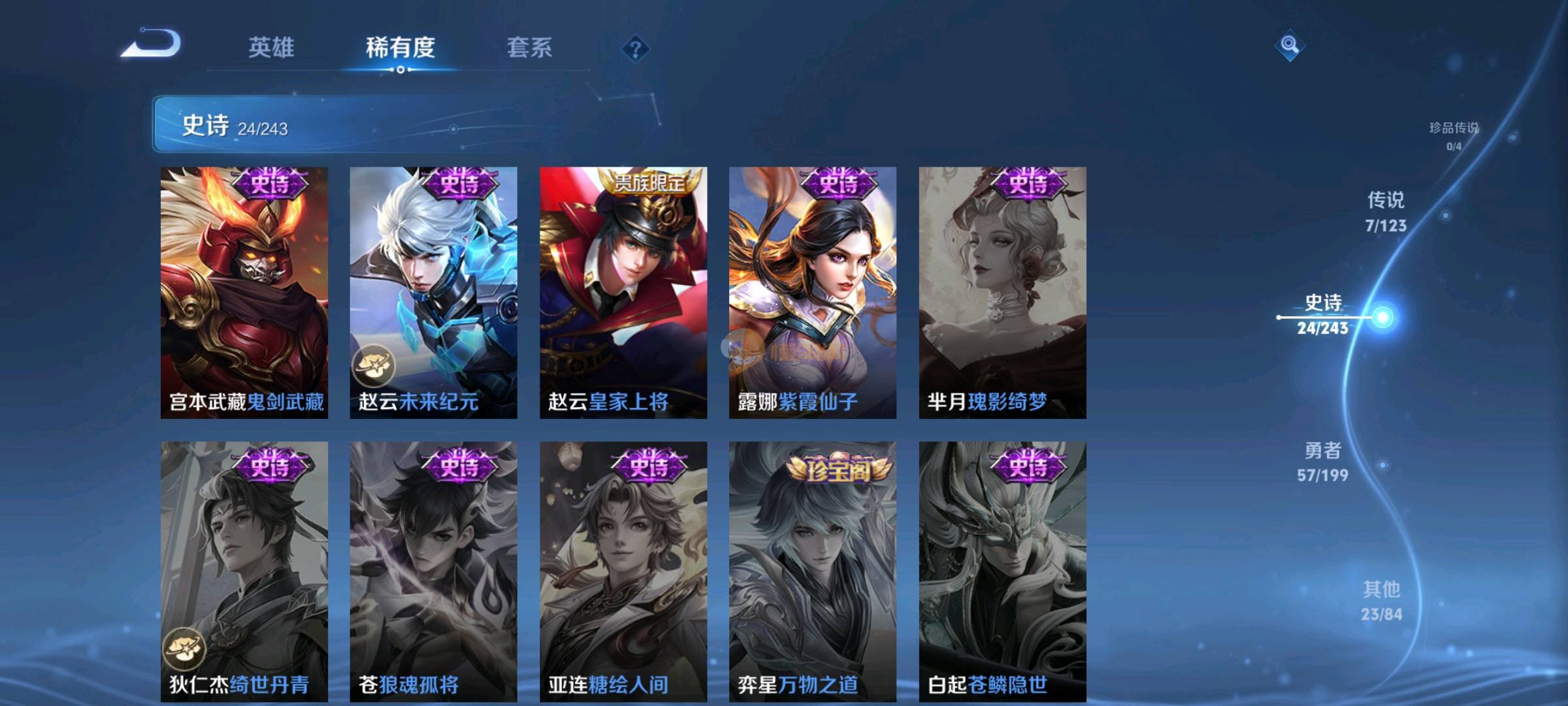Pick the 苍 狼魂孤将 skin card
This screenshot has width=1568, height=706.
point(433,571)
